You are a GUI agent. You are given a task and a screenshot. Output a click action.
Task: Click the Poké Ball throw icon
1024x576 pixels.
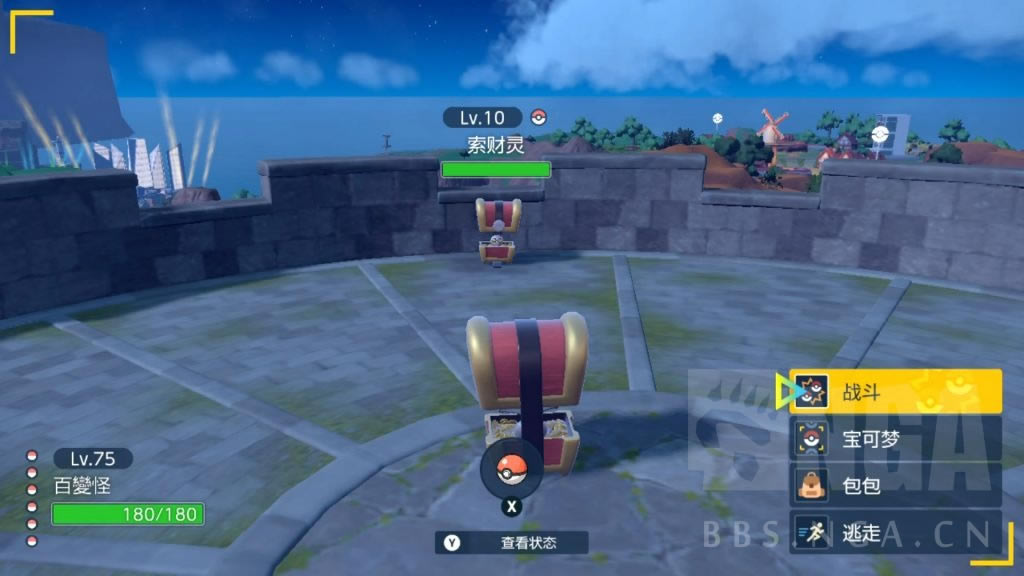(x=511, y=469)
